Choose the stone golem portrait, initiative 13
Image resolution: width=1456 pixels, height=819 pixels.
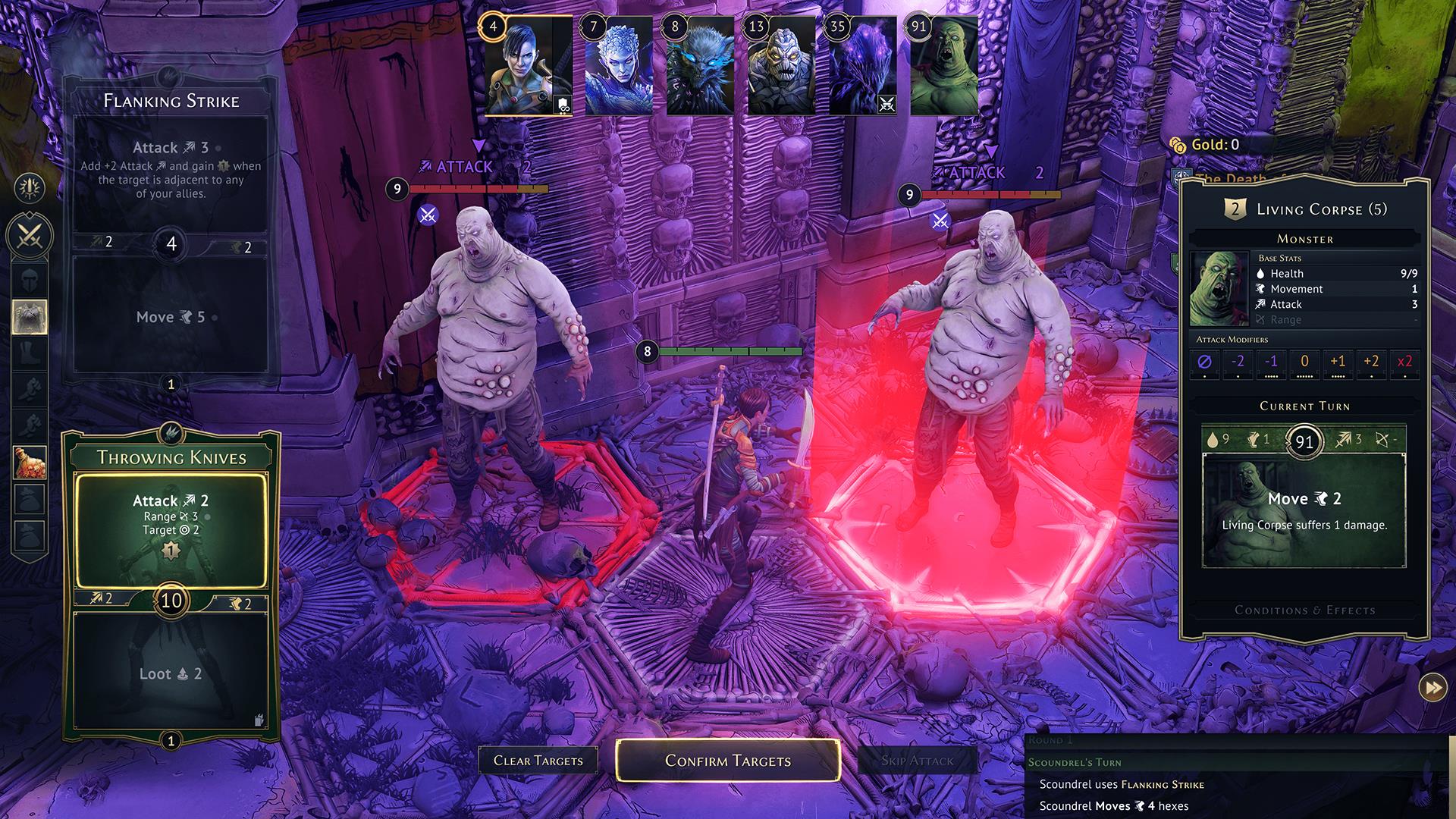click(781, 67)
